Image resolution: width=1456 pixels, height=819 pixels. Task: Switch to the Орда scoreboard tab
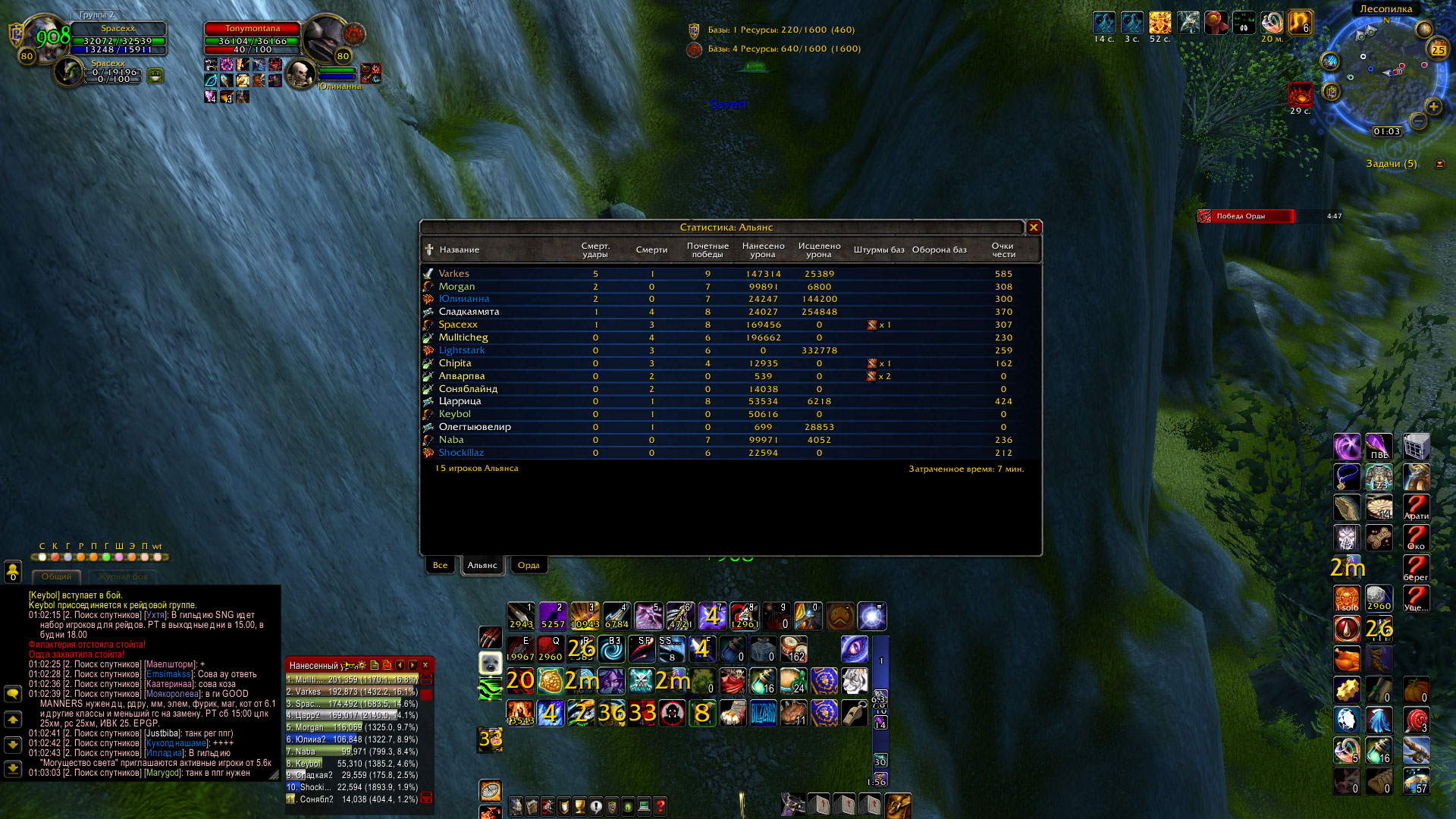528,565
